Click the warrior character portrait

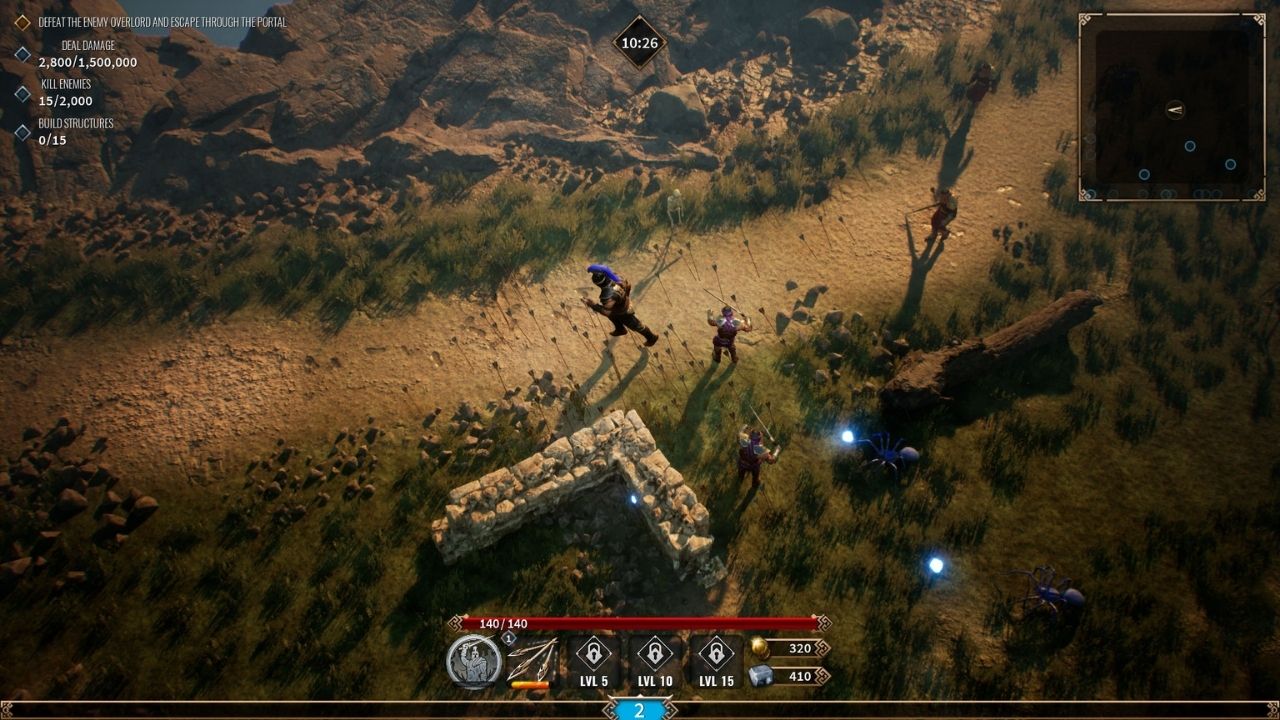(474, 661)
